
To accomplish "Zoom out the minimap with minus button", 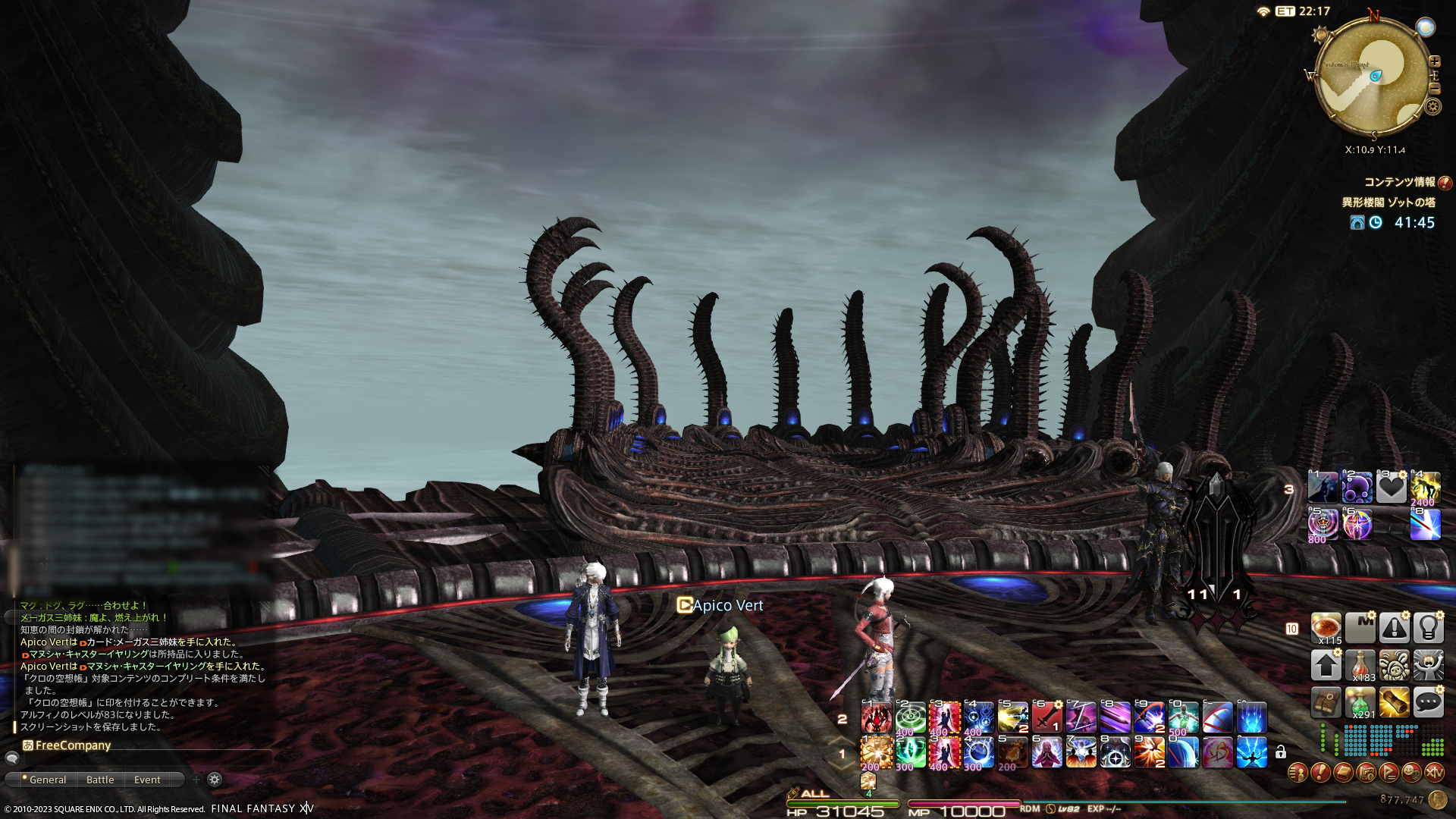I will tap(1434, 89).
